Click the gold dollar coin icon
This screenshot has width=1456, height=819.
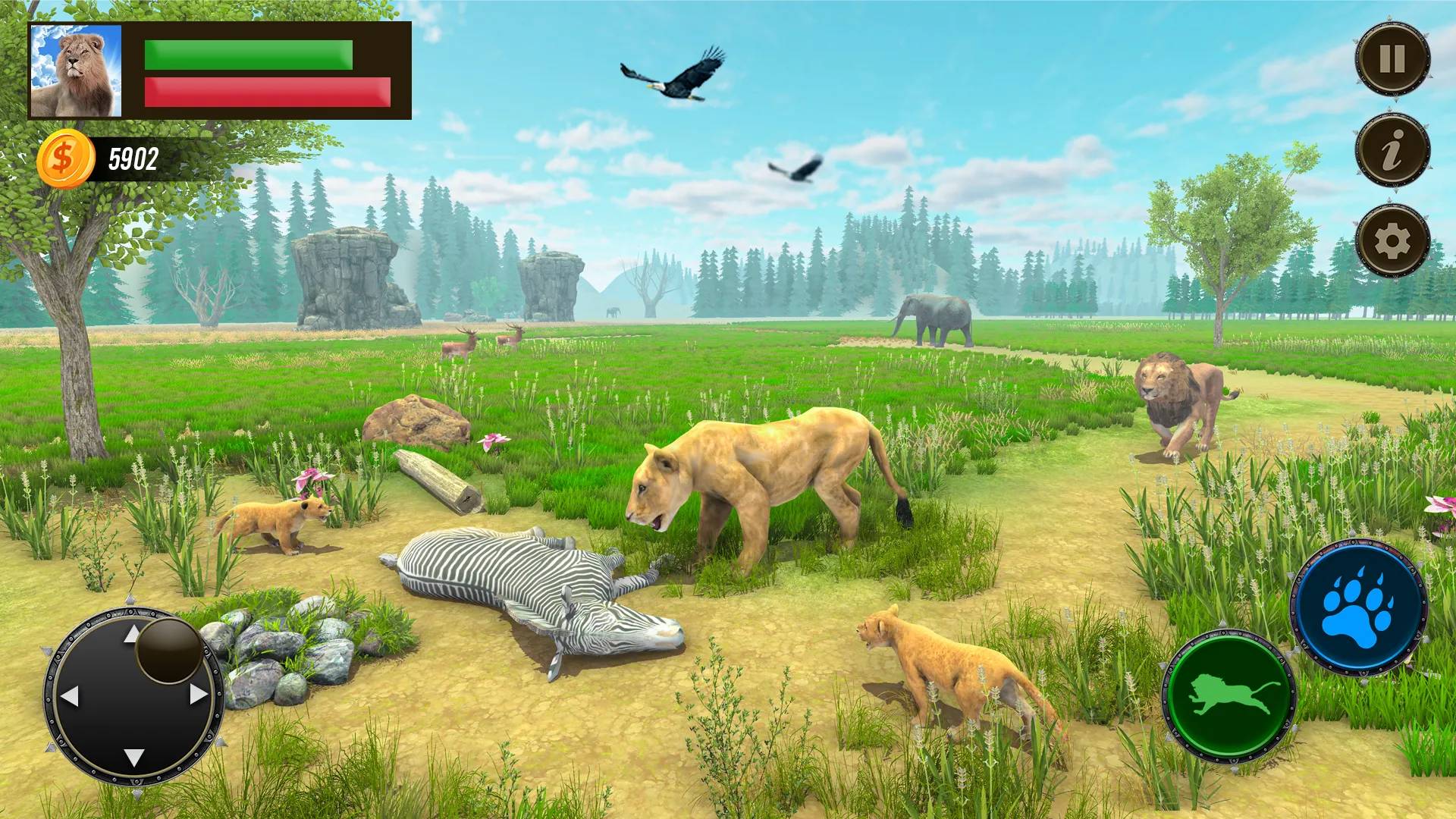(65, 159)
